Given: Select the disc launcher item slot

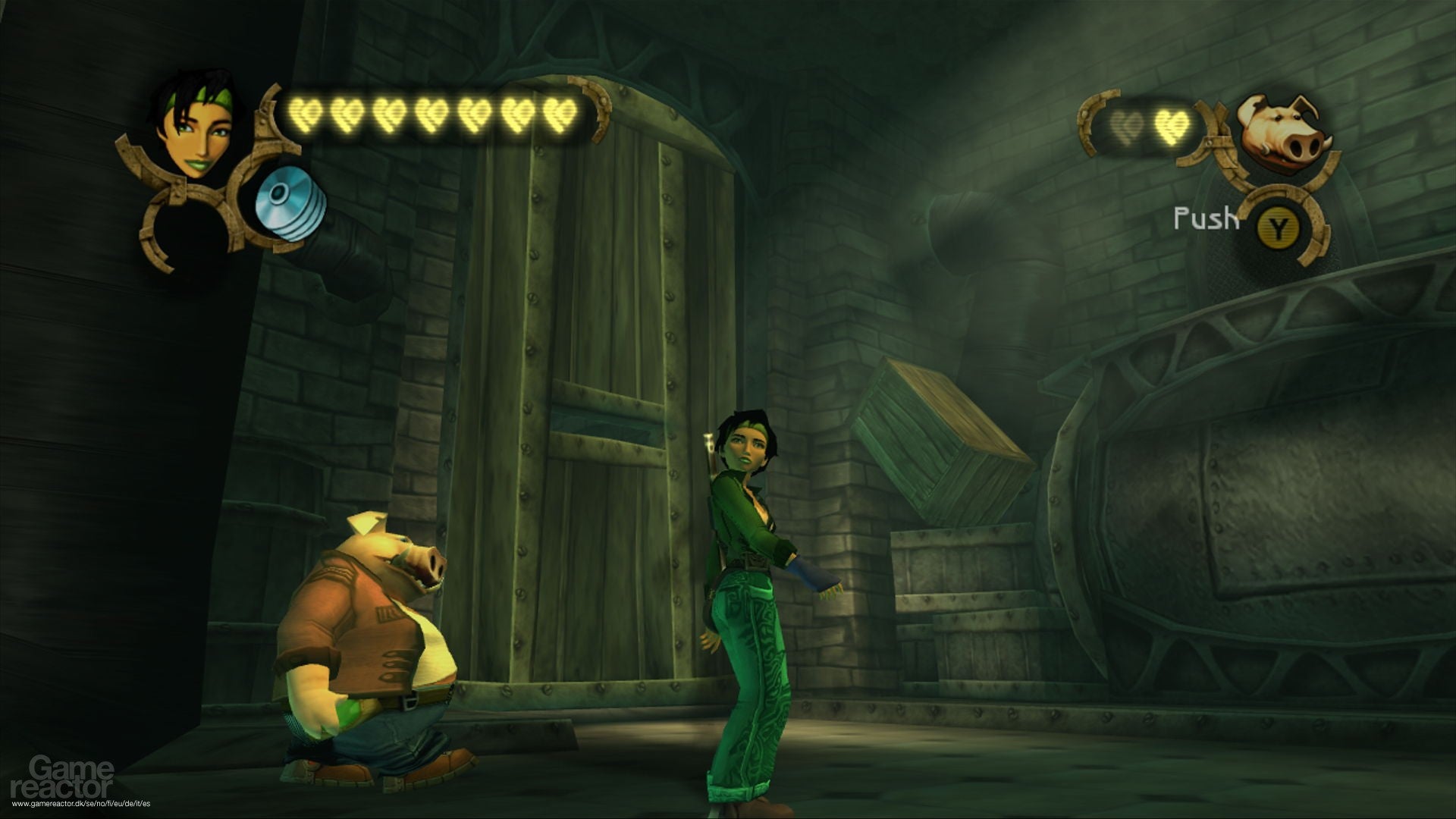Looking at the screenshot, I should pos(289,202).
